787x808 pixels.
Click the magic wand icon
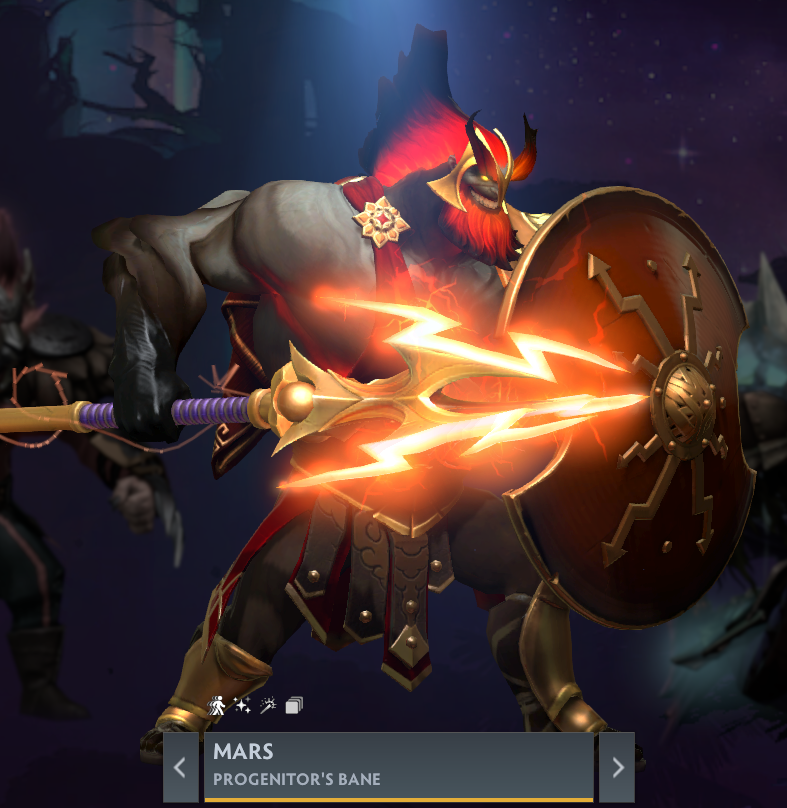coord(268,706)
